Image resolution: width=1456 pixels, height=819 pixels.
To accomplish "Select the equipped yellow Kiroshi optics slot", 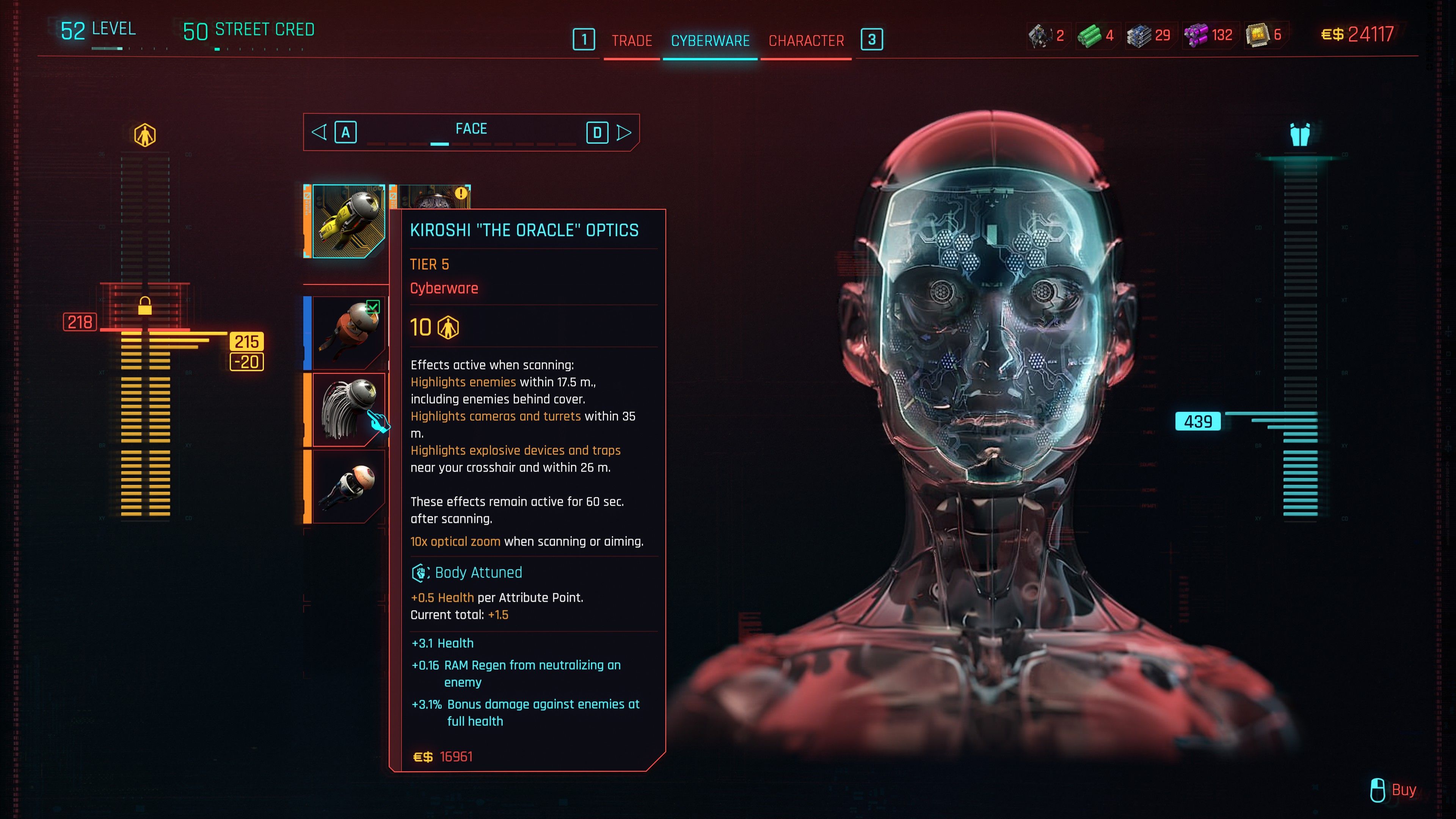I will (347, 221).
